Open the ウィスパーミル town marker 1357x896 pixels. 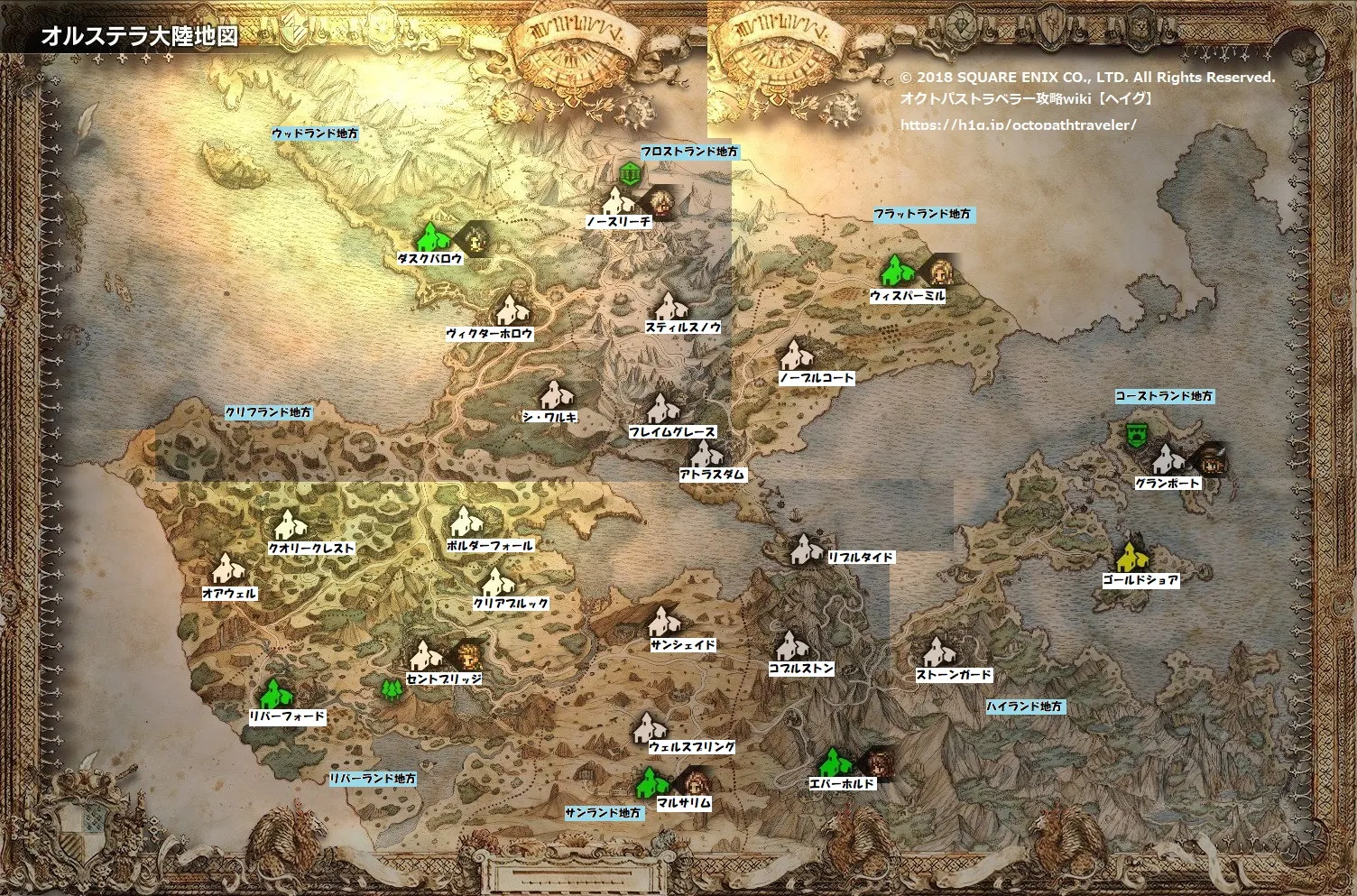pyautogui.click(x=896, y=272)
